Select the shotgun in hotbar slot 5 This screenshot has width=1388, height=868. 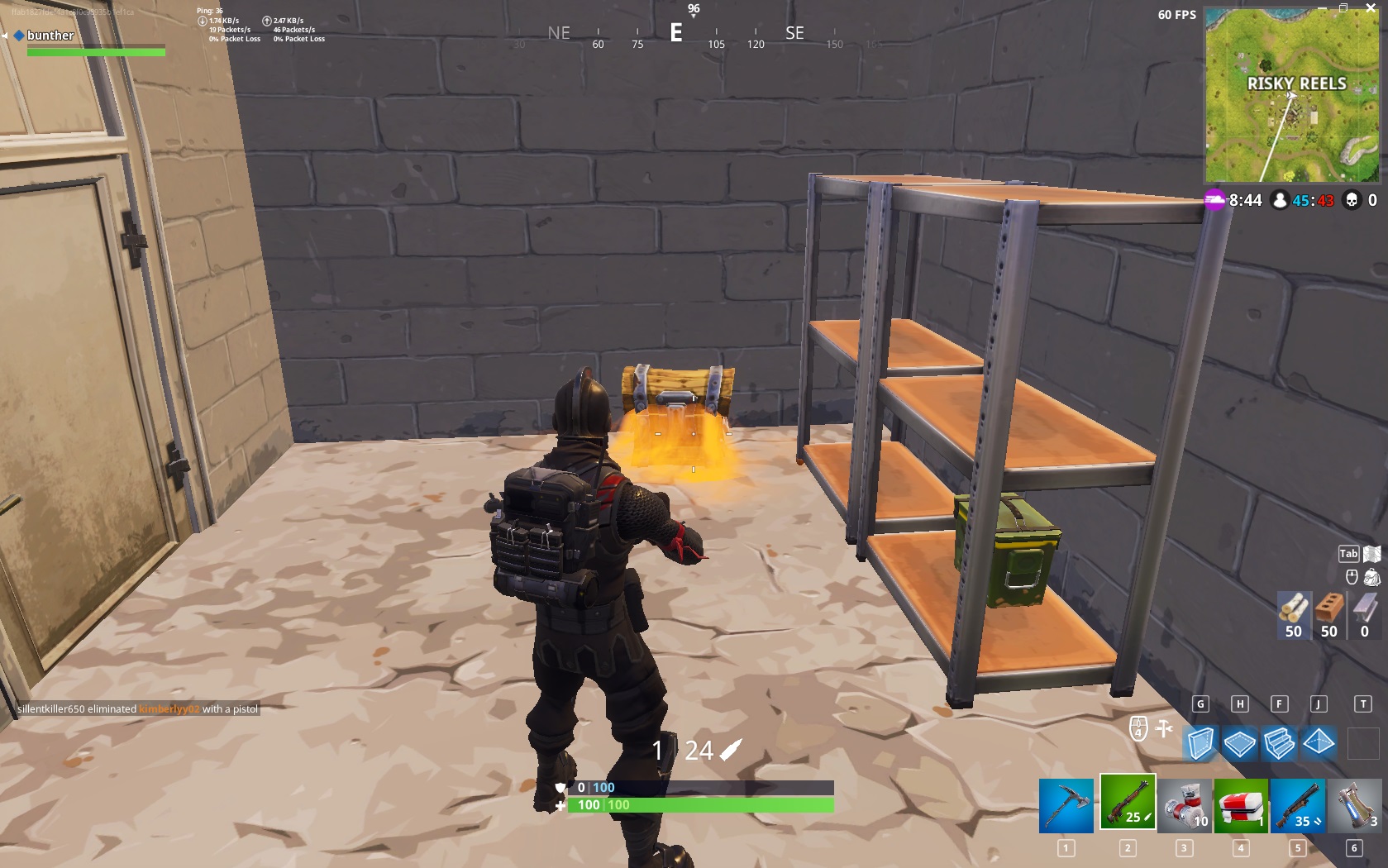(x=1297, y=806)
